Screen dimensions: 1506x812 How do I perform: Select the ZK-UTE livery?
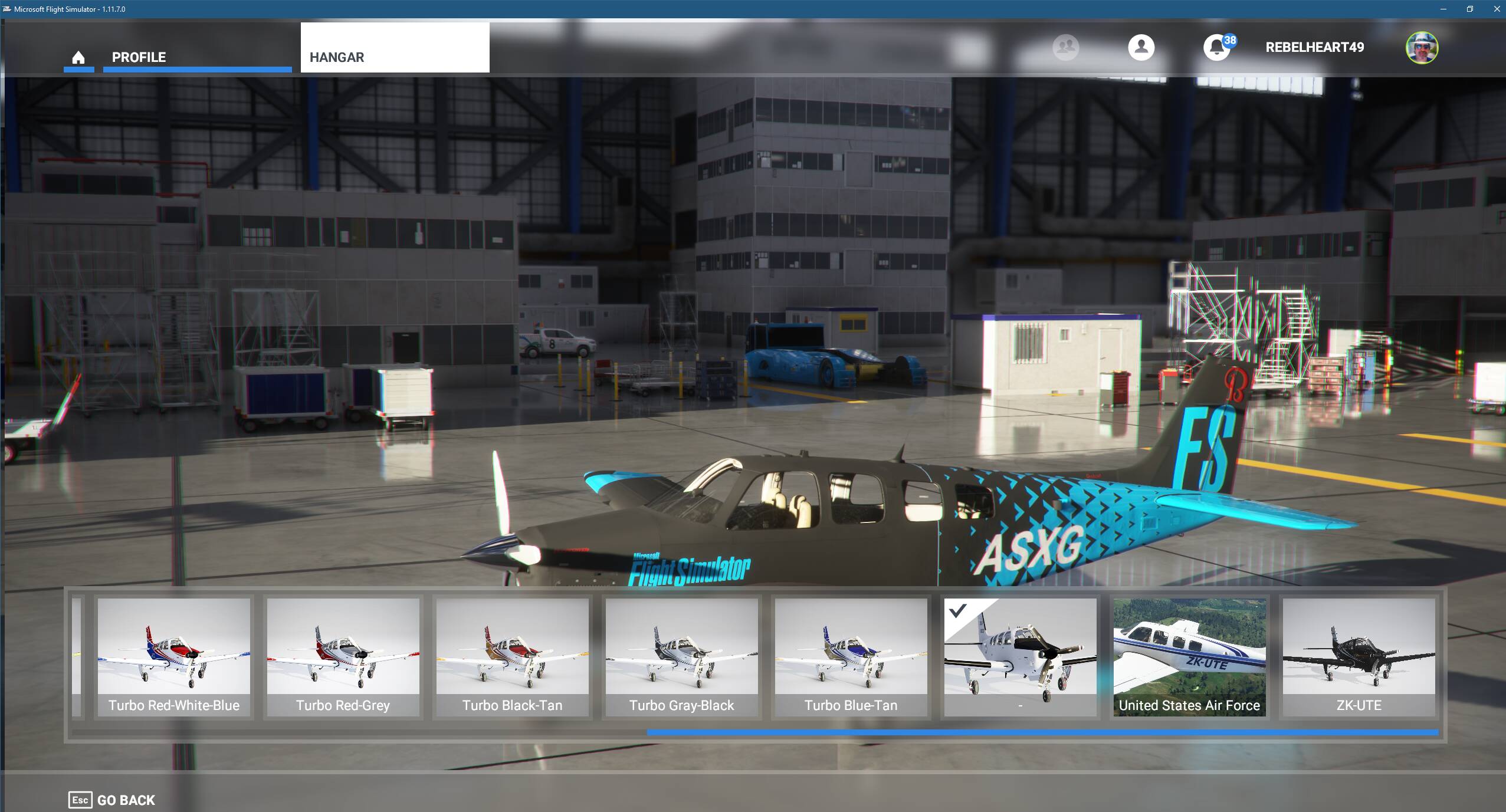(1358, 655)
